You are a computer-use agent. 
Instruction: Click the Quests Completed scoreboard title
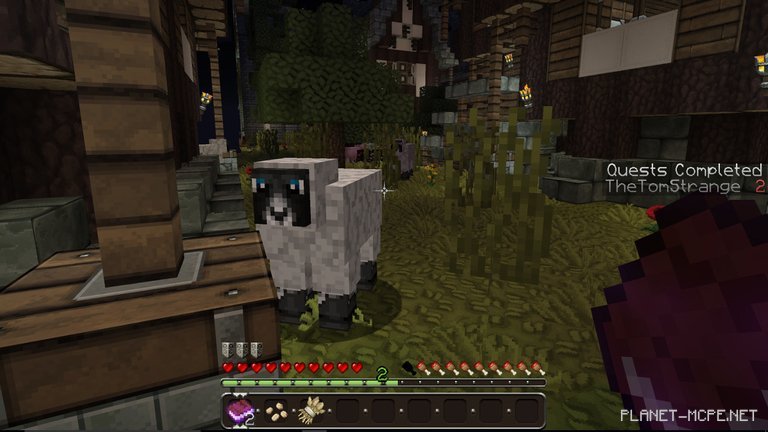pyautogui.click(x=684, y=170)
